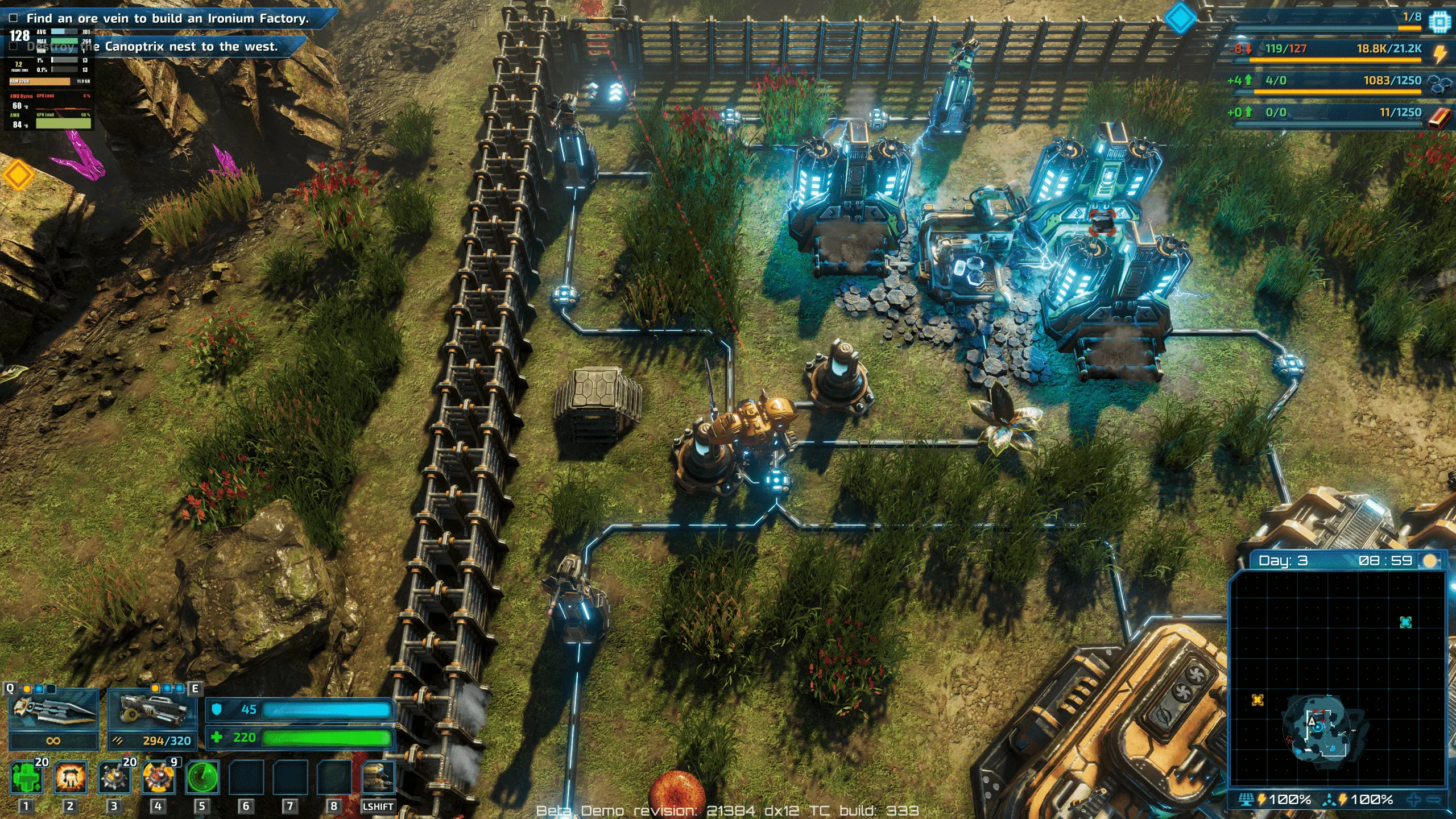Click the blue diamond waypoint indicator
Viewport: 1456px width, 819px height.
coord(1181,18)
